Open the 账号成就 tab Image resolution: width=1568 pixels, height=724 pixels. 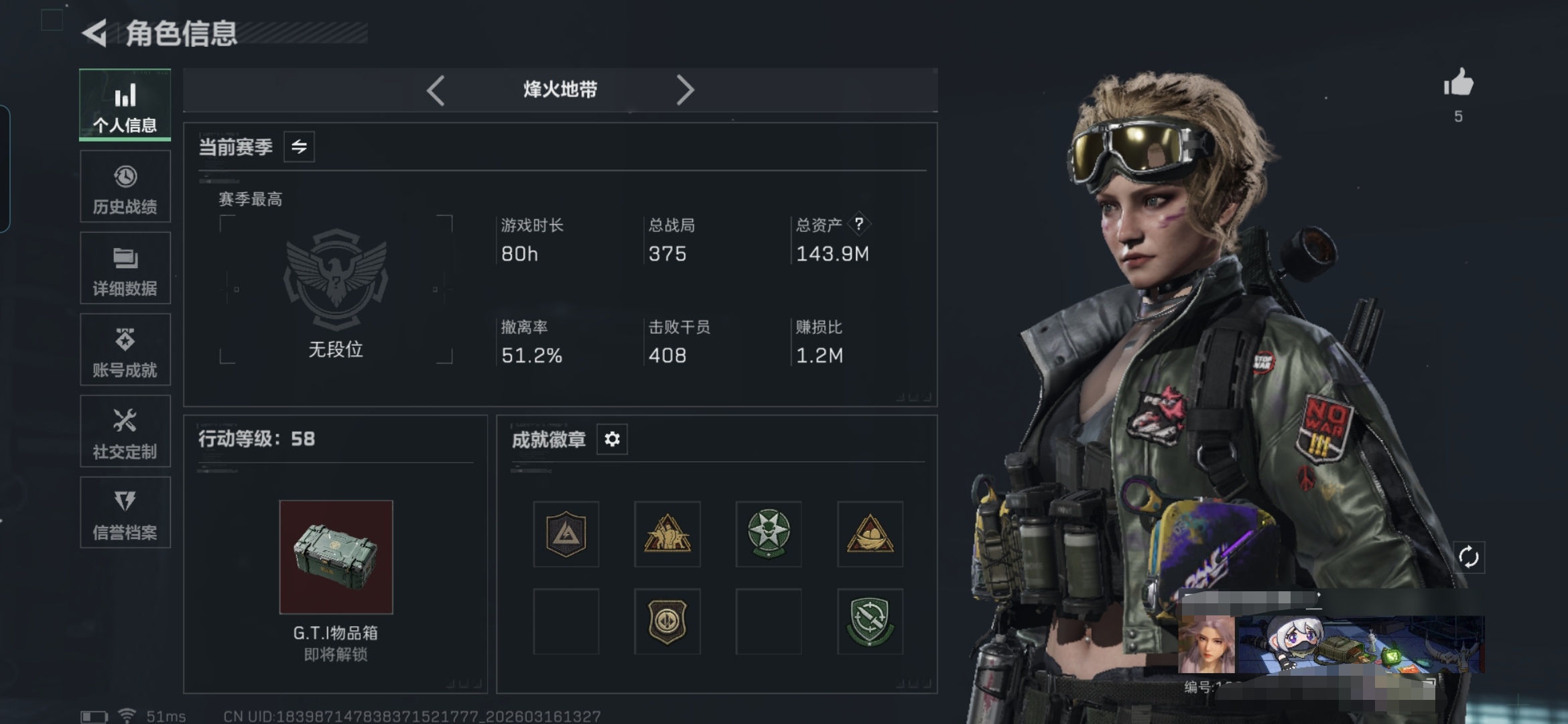pos(125,350)
